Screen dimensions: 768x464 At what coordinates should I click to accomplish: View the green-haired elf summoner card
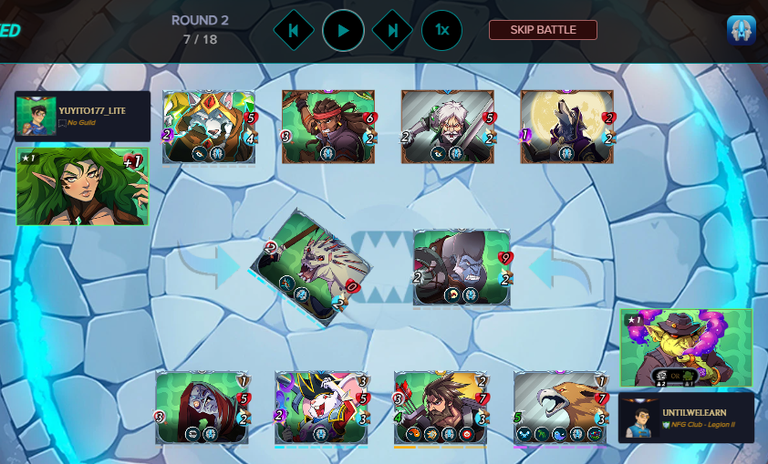coord(82,186)
